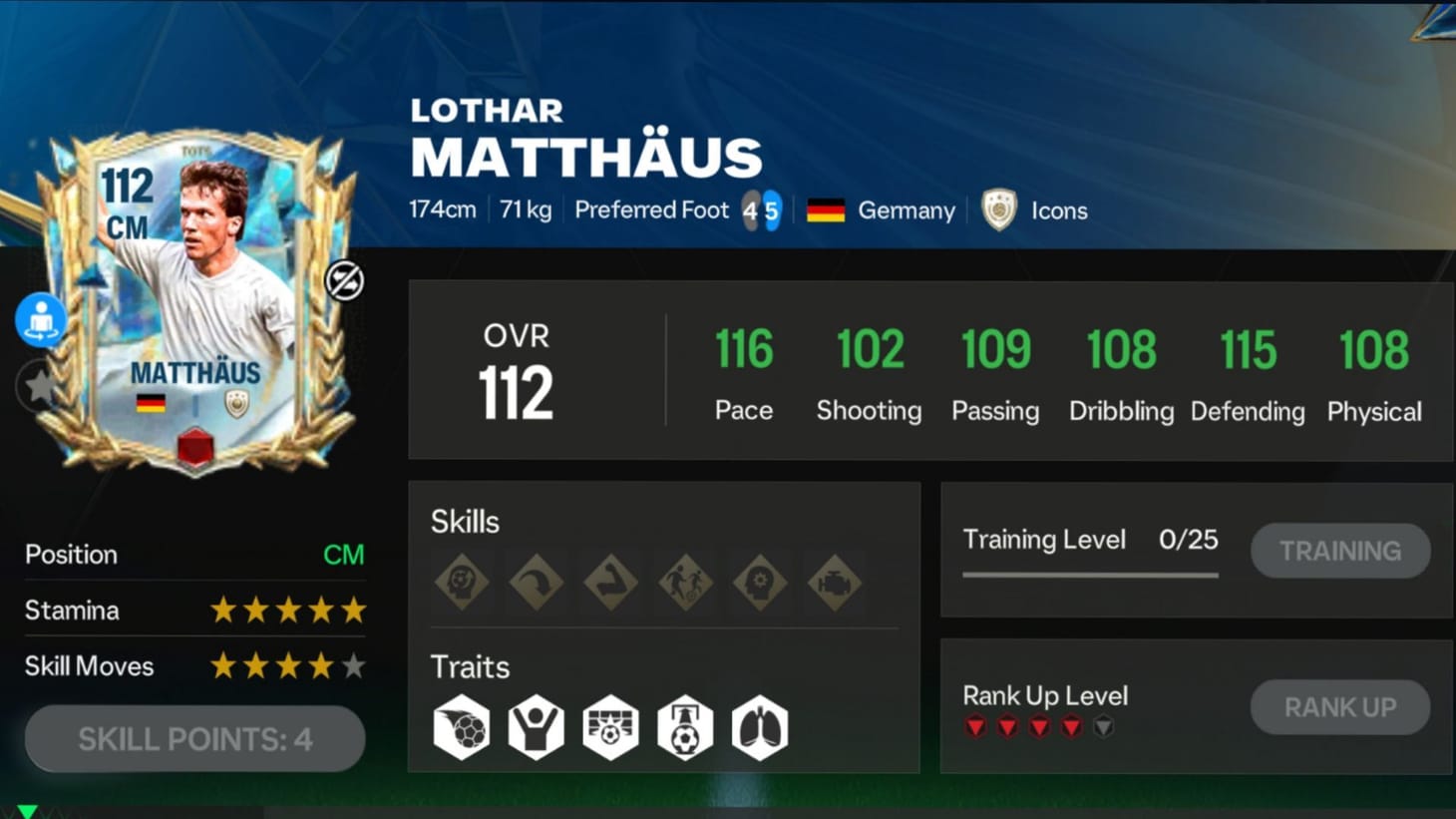Switch to the Position row showing CM
The height and width of the screenshot is (819, 1456).
pos(194,555)
